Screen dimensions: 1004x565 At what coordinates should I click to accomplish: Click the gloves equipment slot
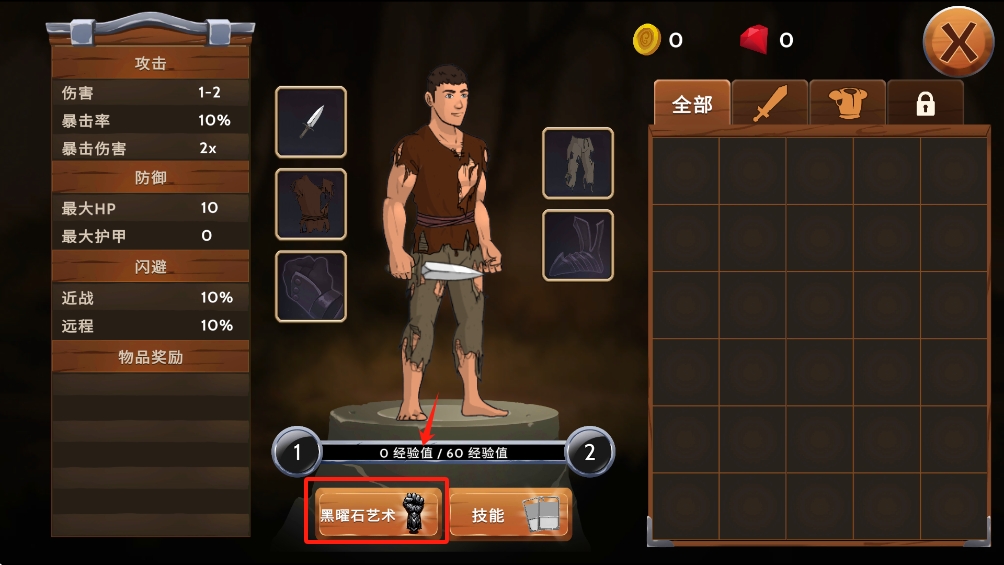(x=311, y=286)
